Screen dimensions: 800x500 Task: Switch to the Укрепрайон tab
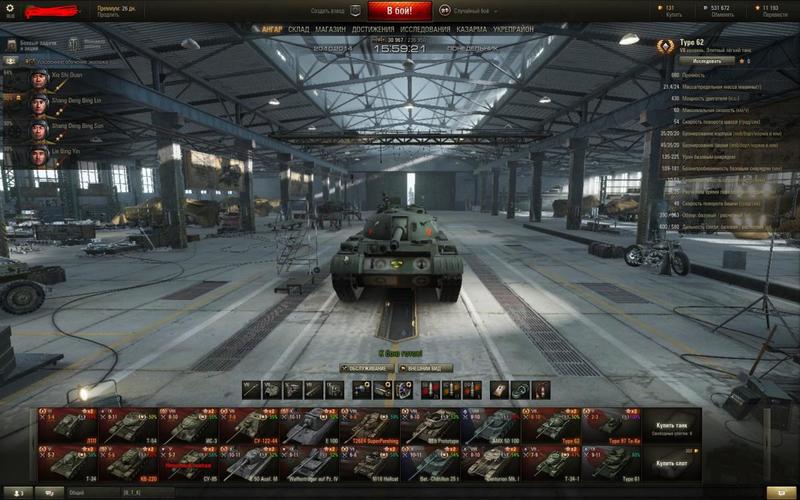tap(517, 30)
